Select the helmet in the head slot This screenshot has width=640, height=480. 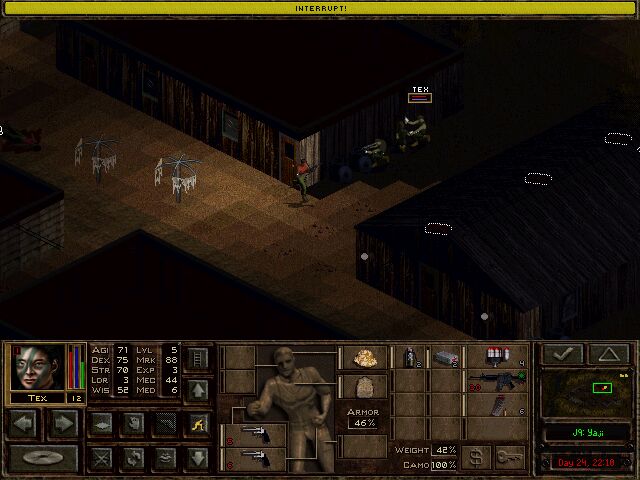coord(362,358)
